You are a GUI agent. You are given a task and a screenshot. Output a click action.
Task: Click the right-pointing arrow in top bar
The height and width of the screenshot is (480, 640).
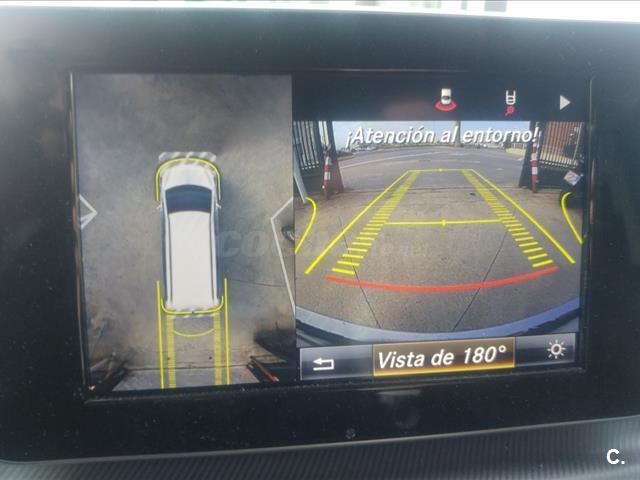pos(565,102)
